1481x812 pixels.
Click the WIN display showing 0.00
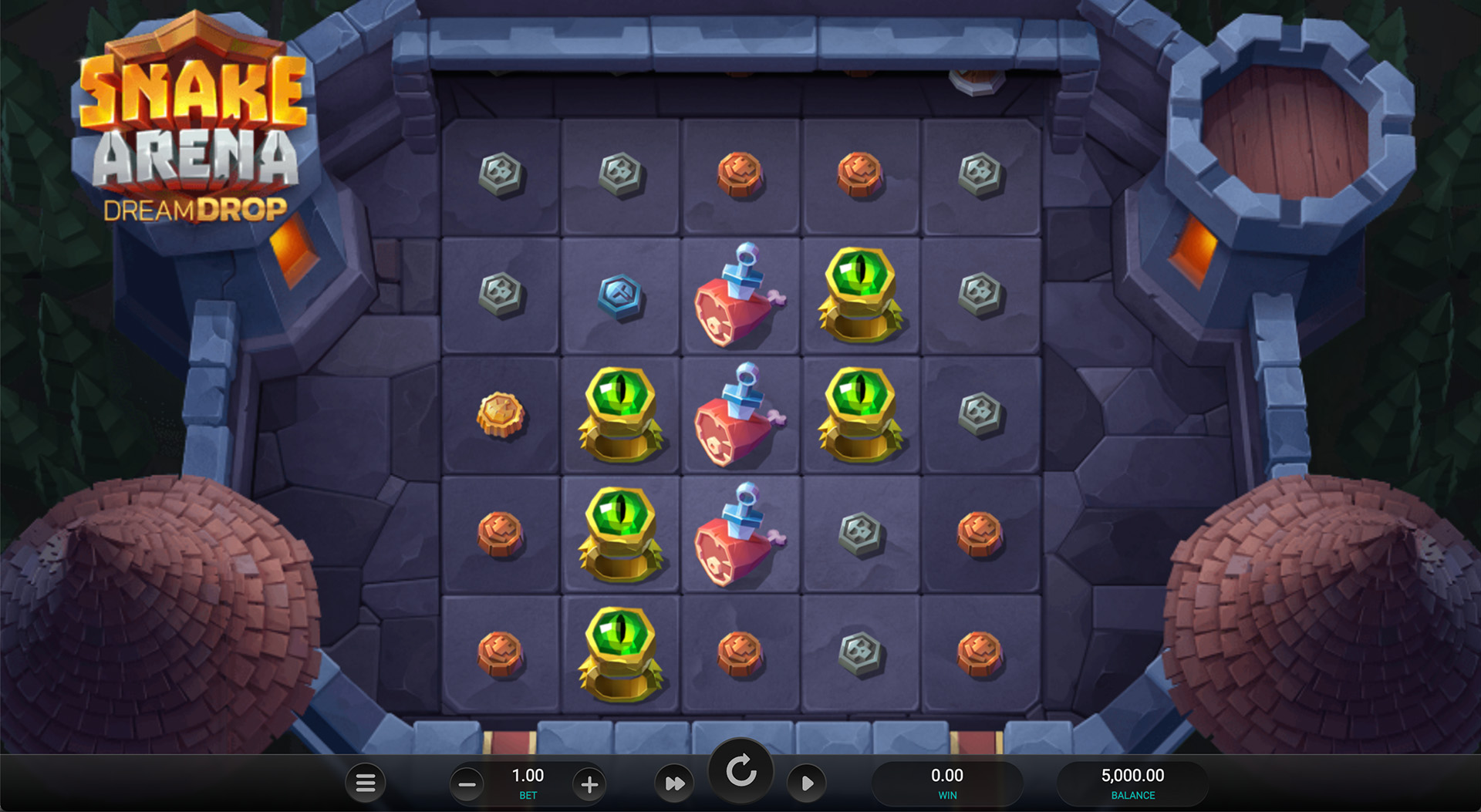(947, 776)
